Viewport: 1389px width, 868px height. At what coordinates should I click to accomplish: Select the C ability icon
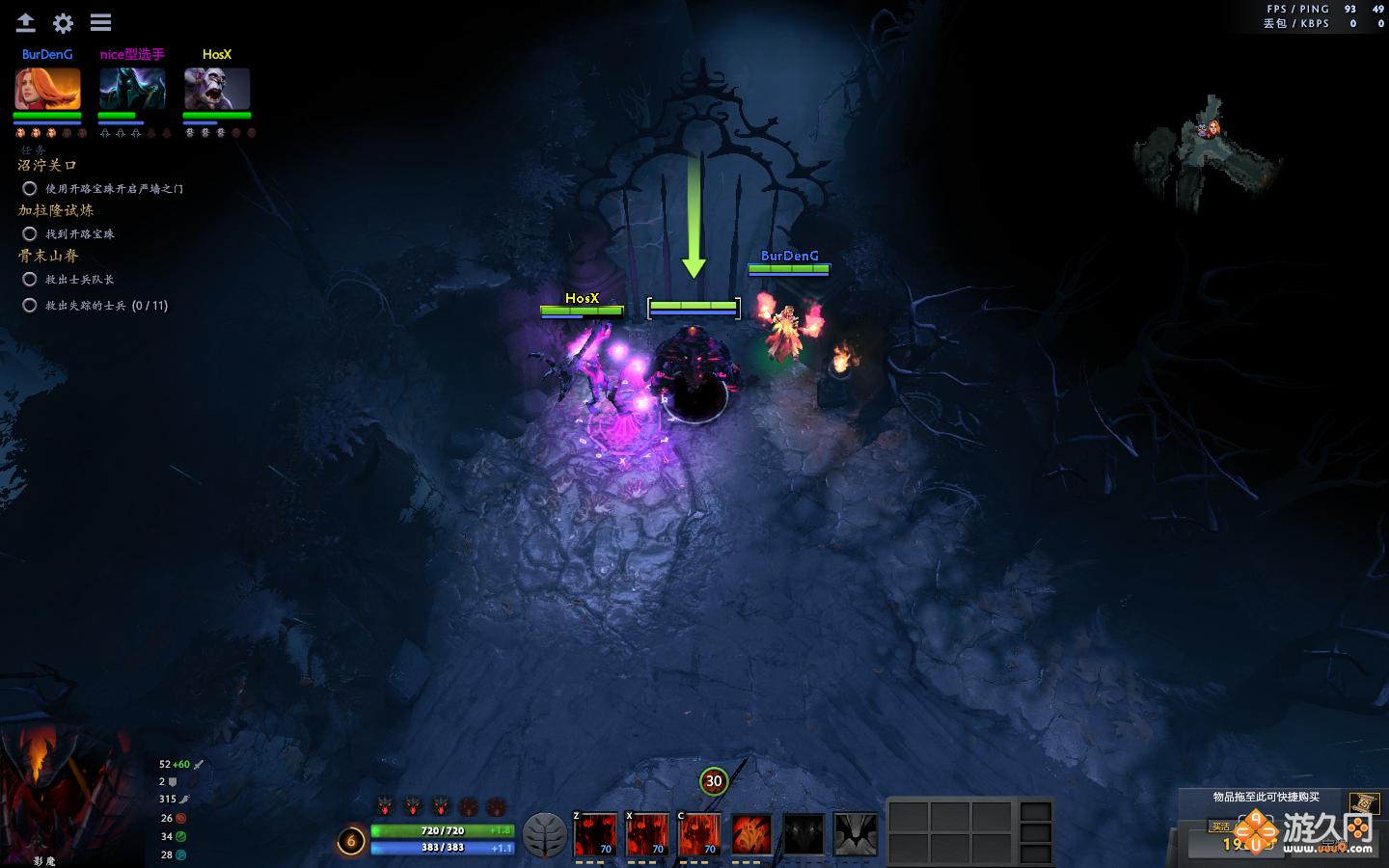697,831
